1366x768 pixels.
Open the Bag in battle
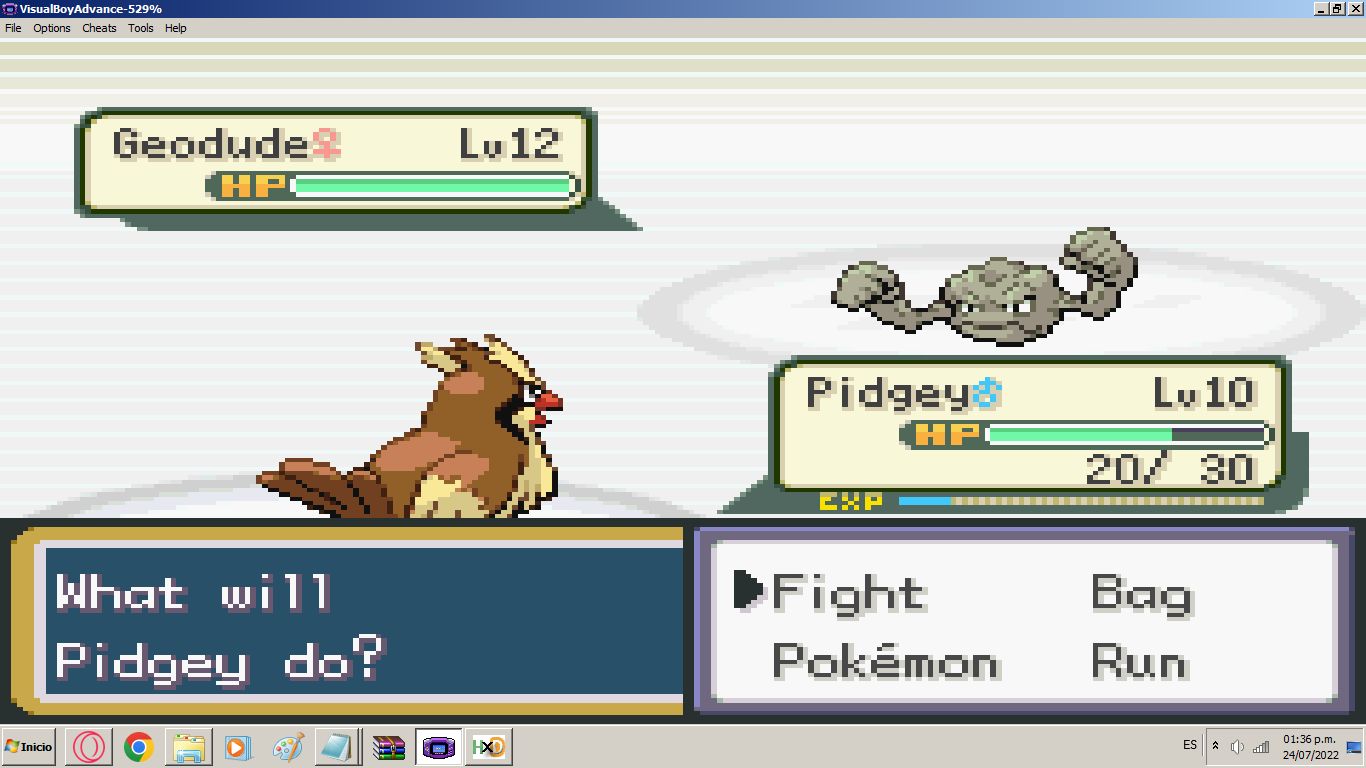[x=1141, y=594]
